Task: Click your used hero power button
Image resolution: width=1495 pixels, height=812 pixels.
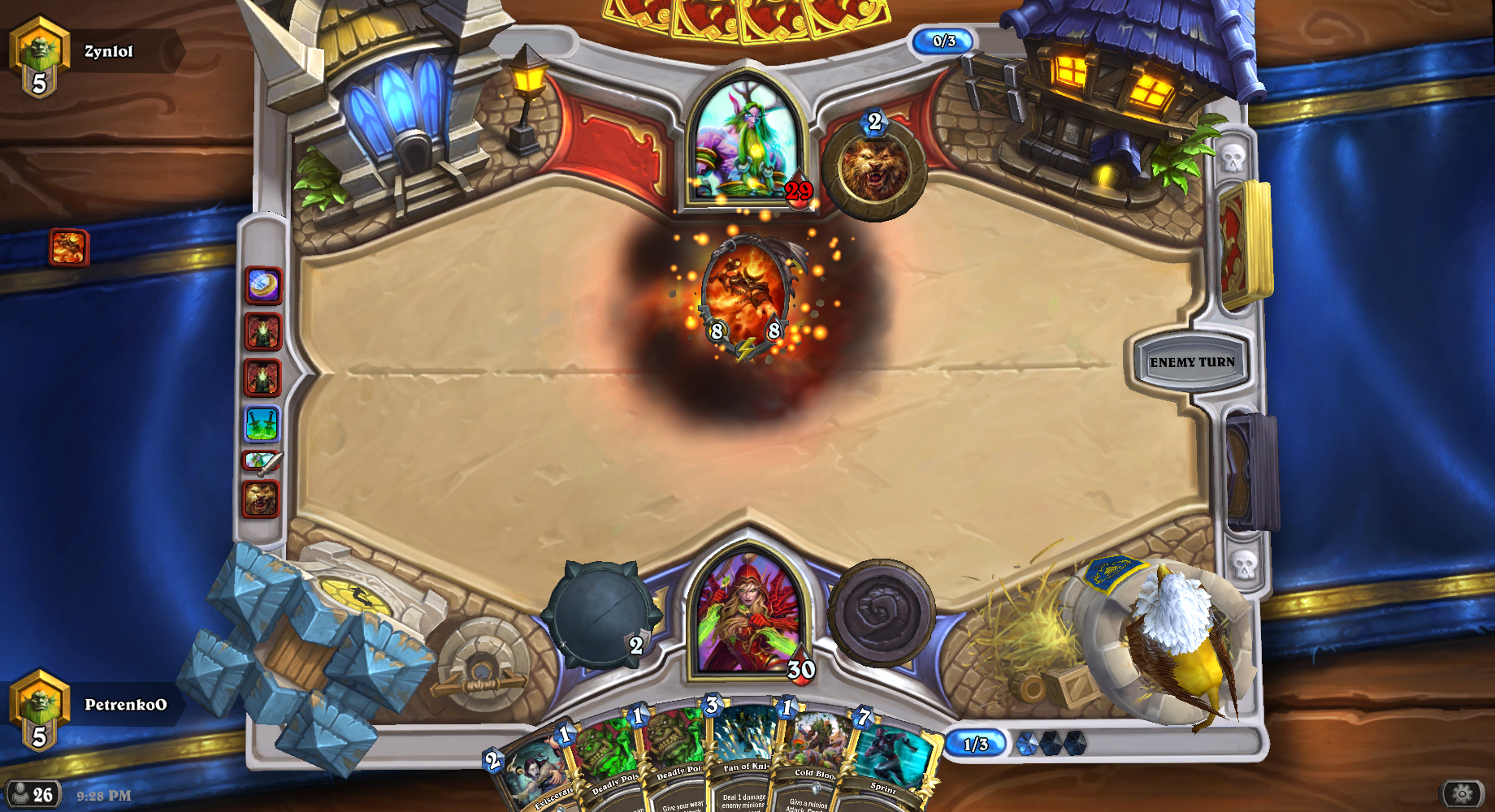Action: [x=881, y=613]
